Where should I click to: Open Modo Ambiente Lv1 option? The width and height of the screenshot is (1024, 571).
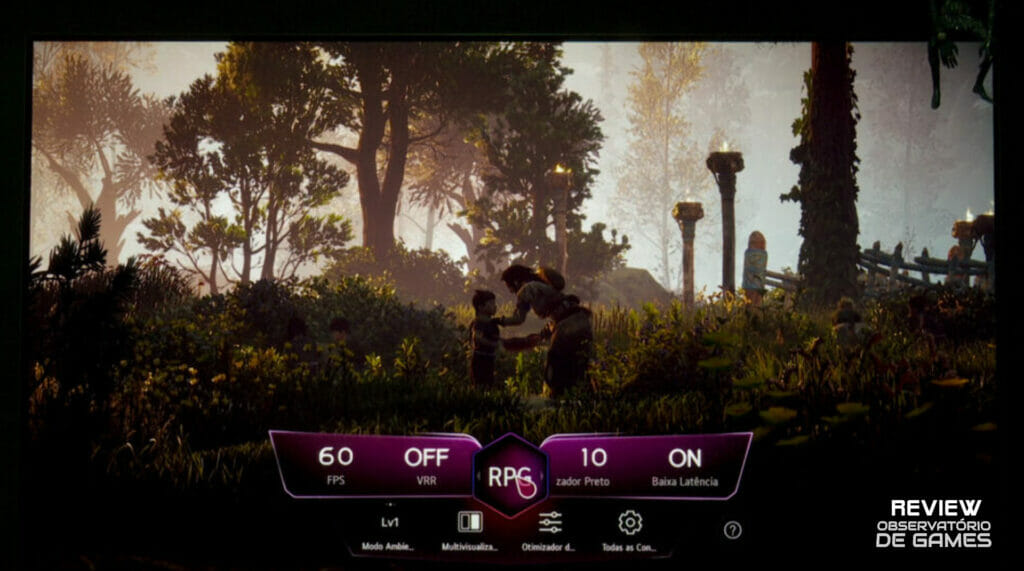pyautogui.click(x=389, y=530)
